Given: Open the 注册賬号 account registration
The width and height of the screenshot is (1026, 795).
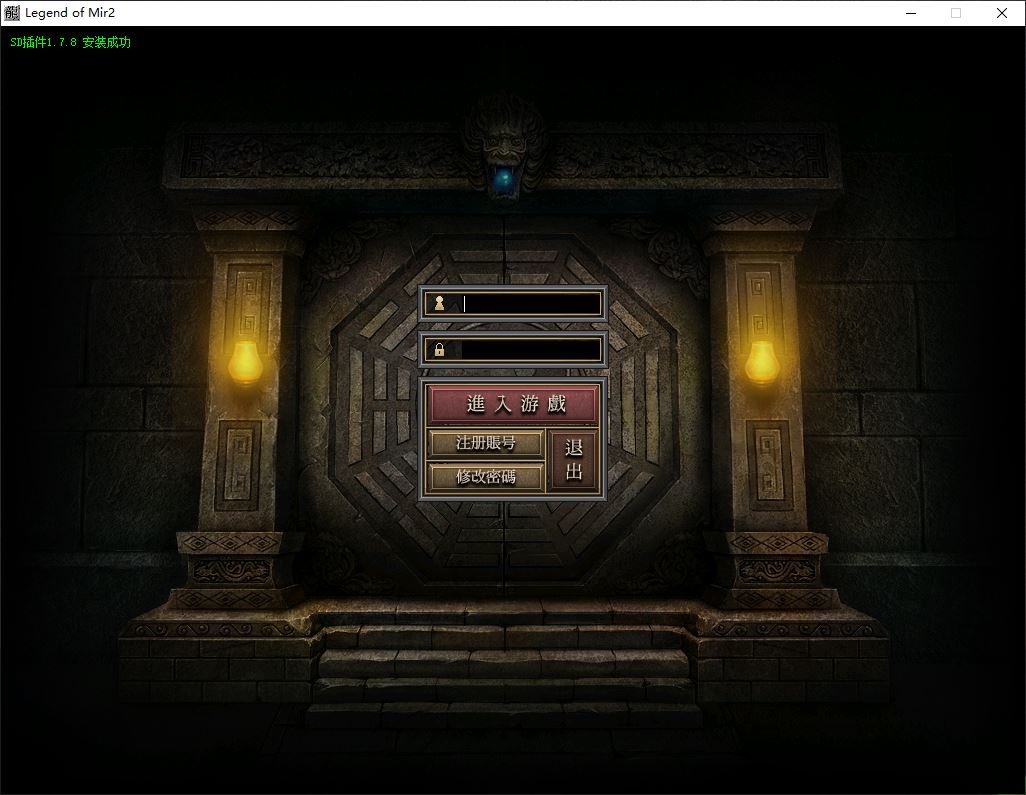Looking at the screenshot, I should pyautogui.click(x=486, y=443).
